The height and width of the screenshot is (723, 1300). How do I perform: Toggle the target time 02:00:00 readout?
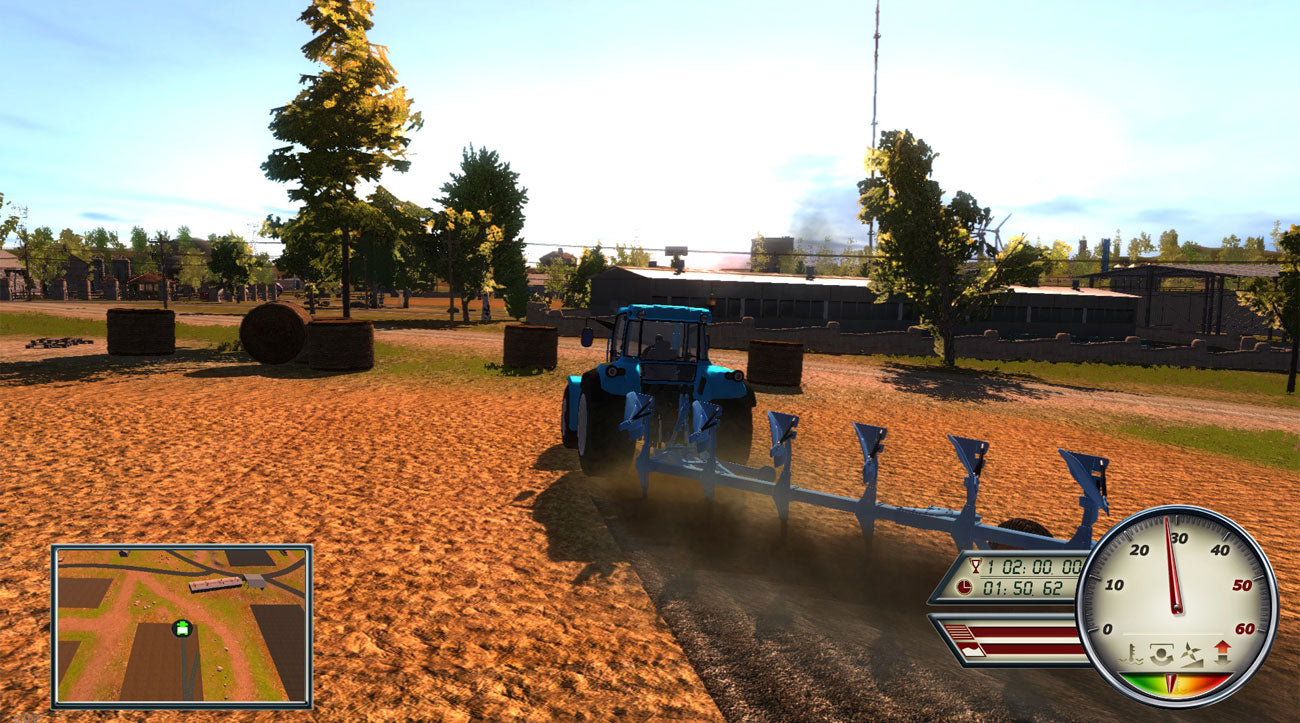click(1030, 566)
